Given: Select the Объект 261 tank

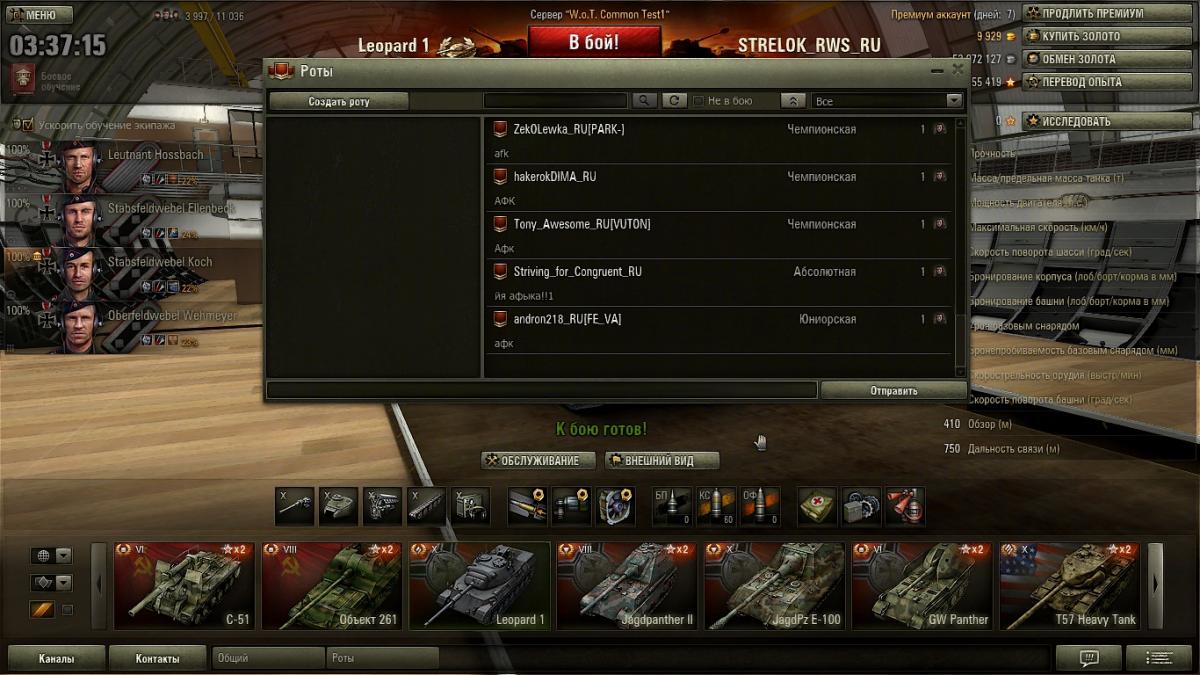Looking at the screenshot, I should click(331, 586).
